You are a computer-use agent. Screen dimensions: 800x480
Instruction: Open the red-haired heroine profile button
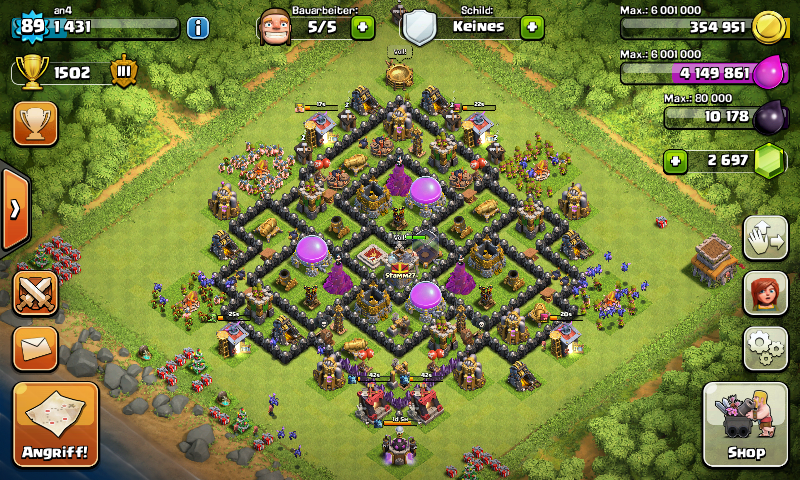[x=764, y=292]
